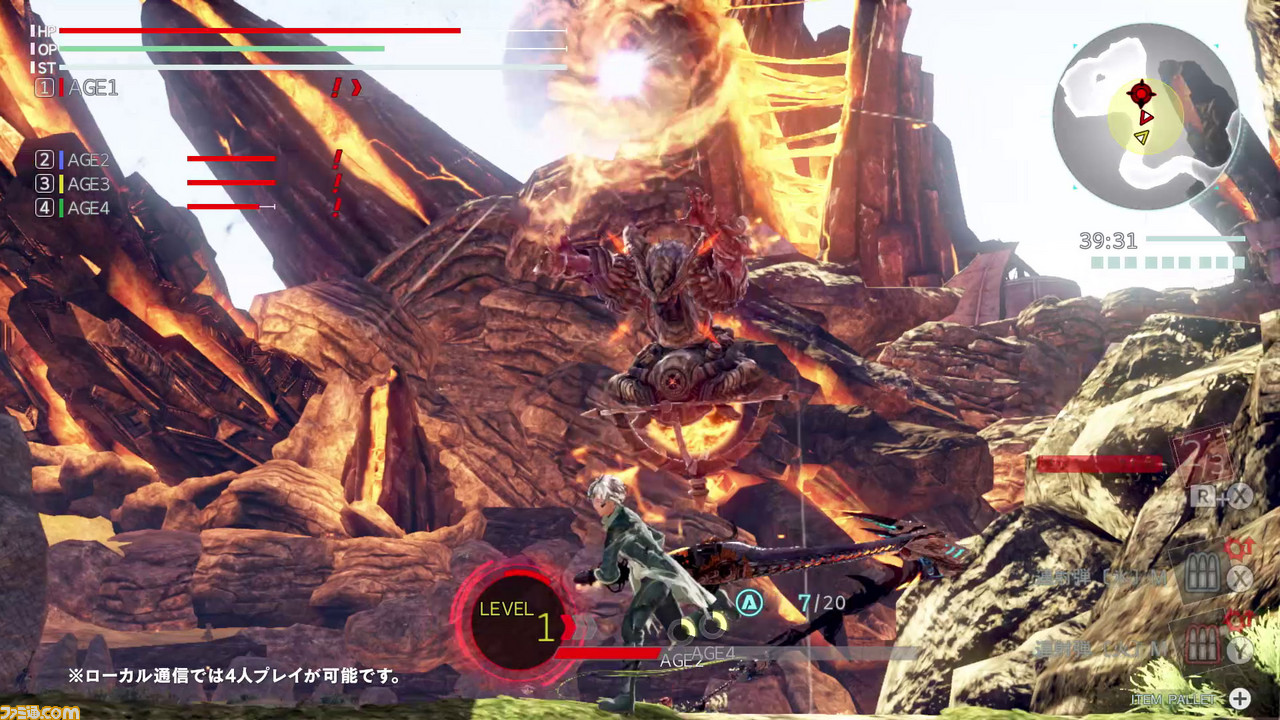Screen dimensions: 1280x720
Task: Select the 遠射弾 [火] M bullet icon
Action: pos(1202,645)
